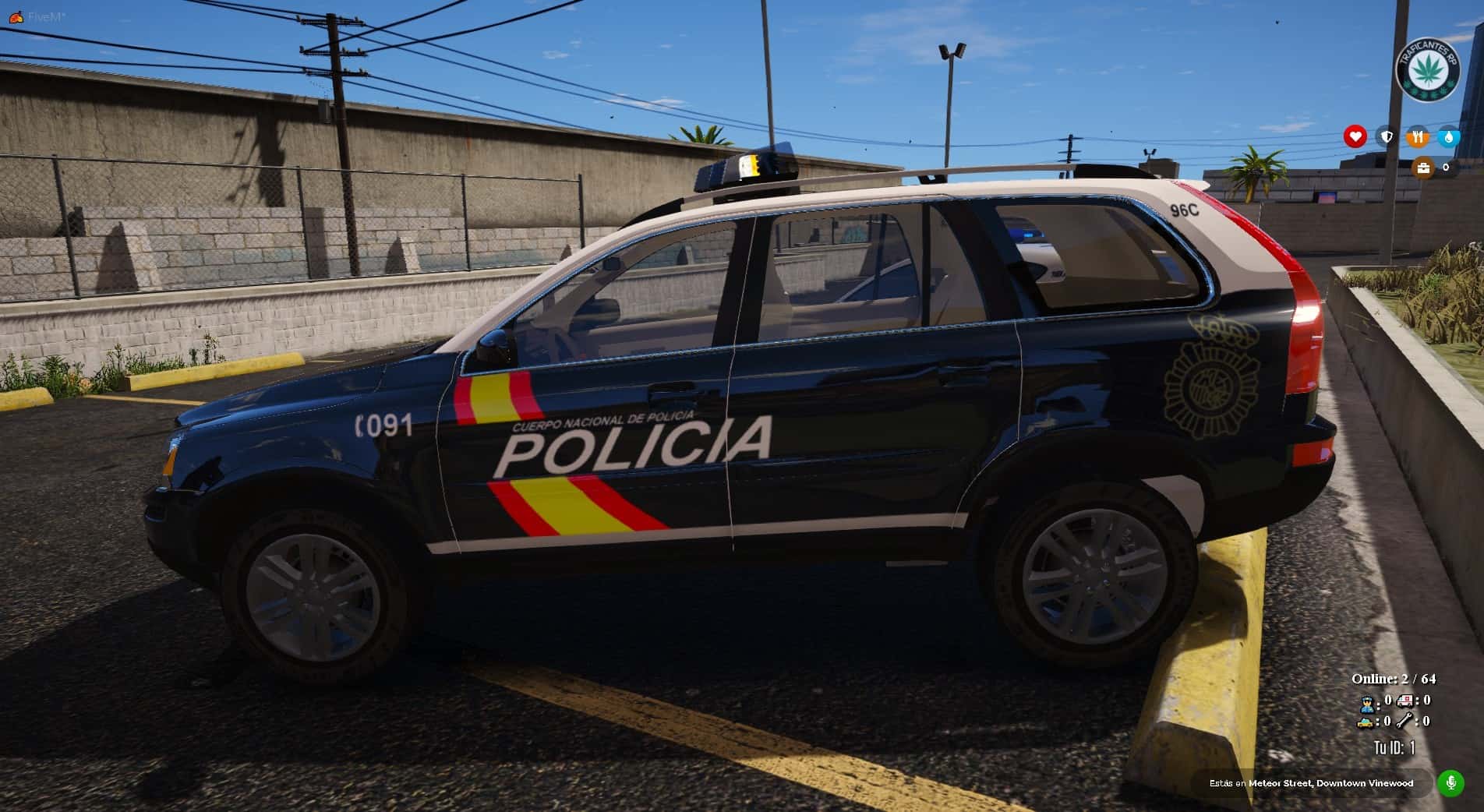Select the red heart health icon
The width and height of the screenshot is (1484, 812).
(x=1355, y=137)
